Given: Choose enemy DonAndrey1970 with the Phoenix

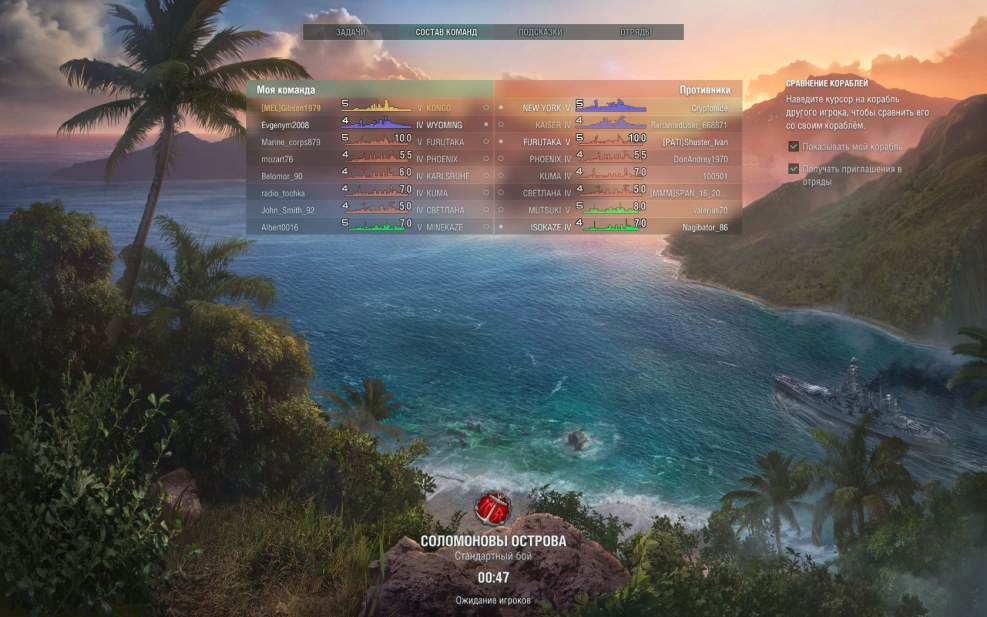Looking at the screenshot, I should pyautogui.click(x=700, y=159).
